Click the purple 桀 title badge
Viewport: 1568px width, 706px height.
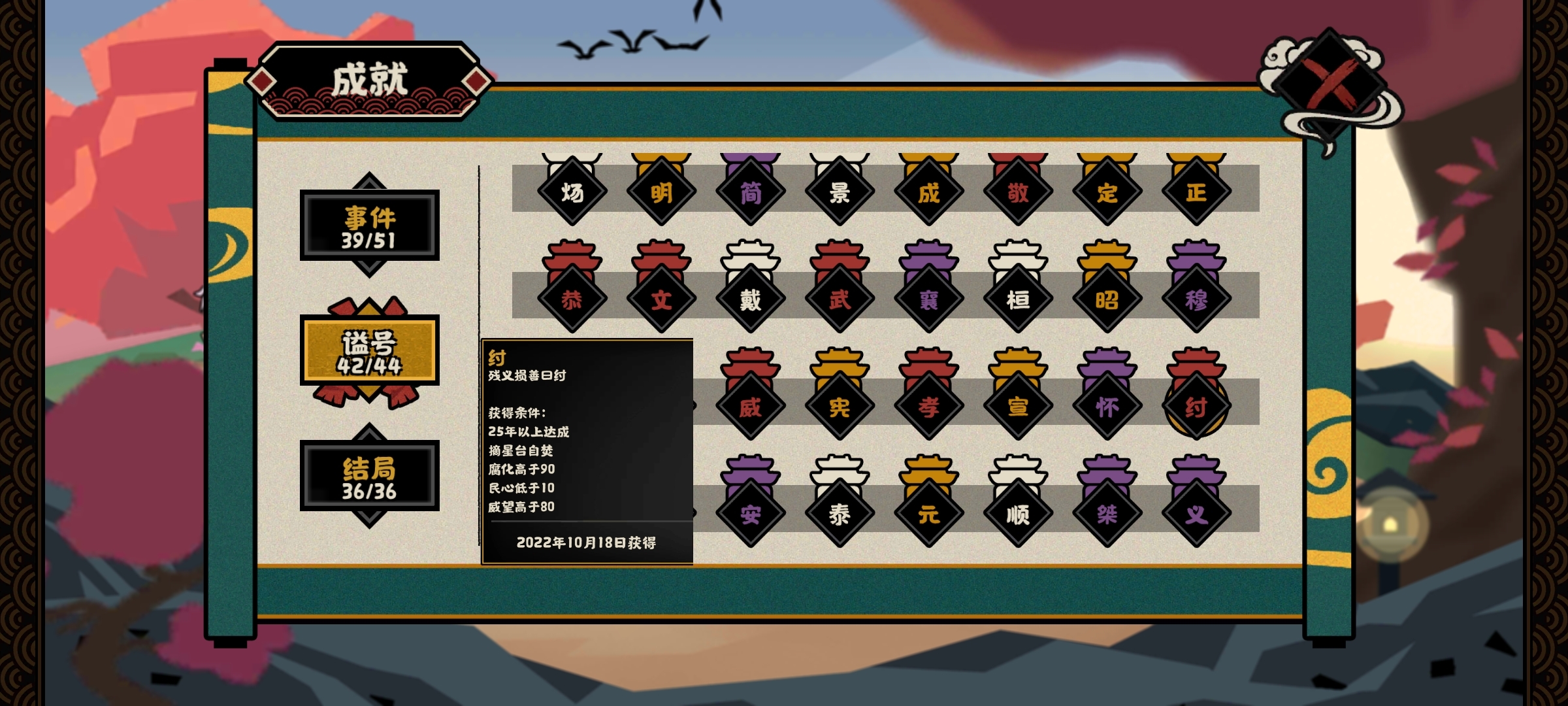(1107, 514)
